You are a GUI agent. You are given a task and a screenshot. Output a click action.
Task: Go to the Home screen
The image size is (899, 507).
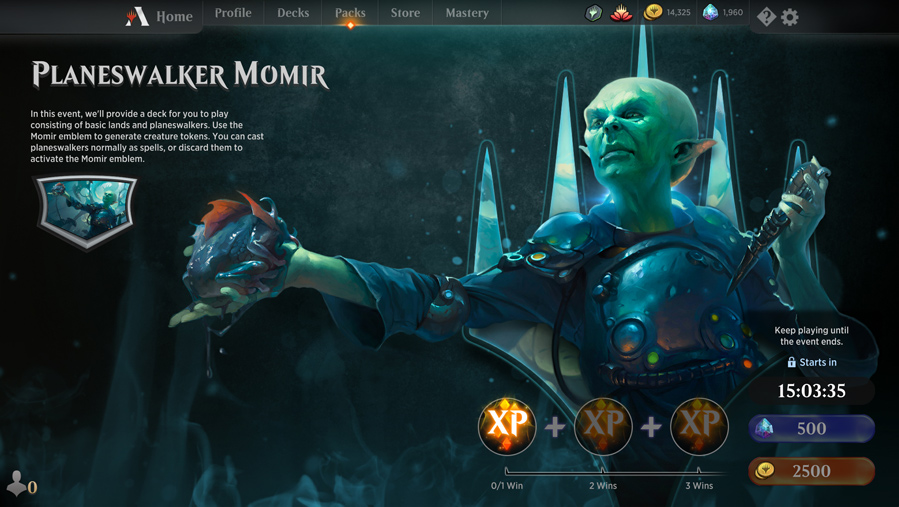(160, 16)
